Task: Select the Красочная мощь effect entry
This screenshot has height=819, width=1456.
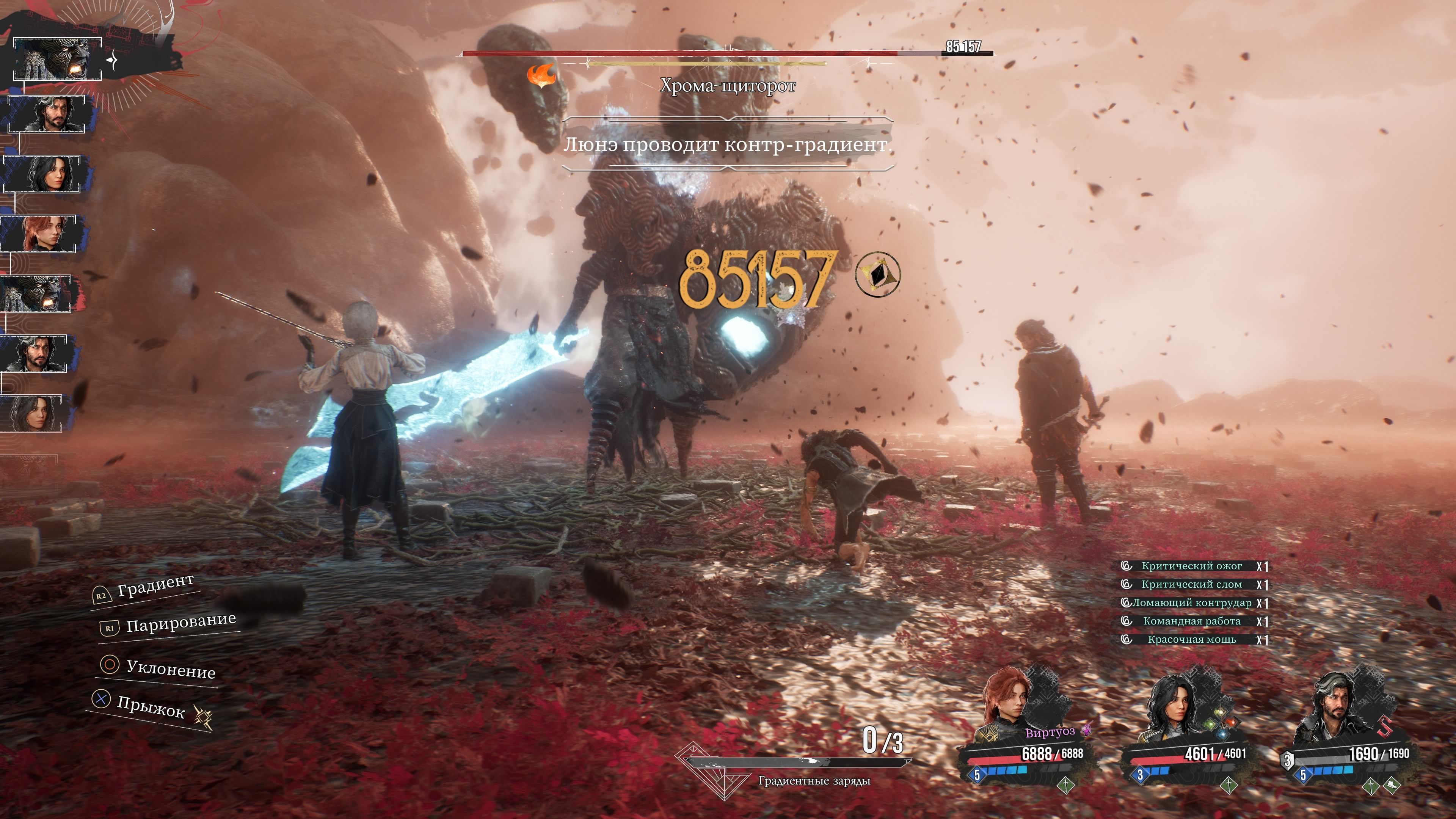Action: pos(1191,640)
